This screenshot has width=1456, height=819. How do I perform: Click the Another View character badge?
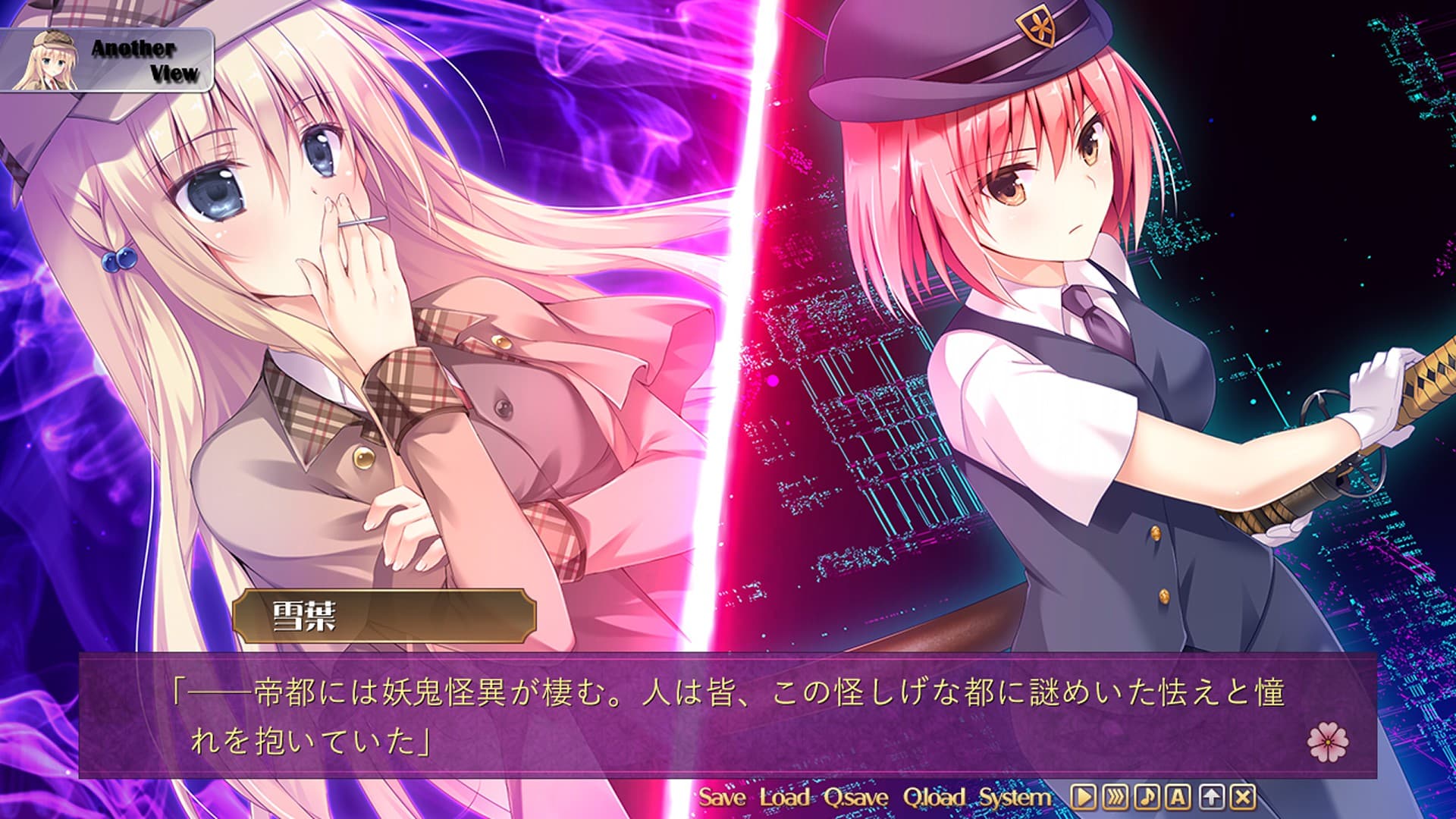(106, 61)
